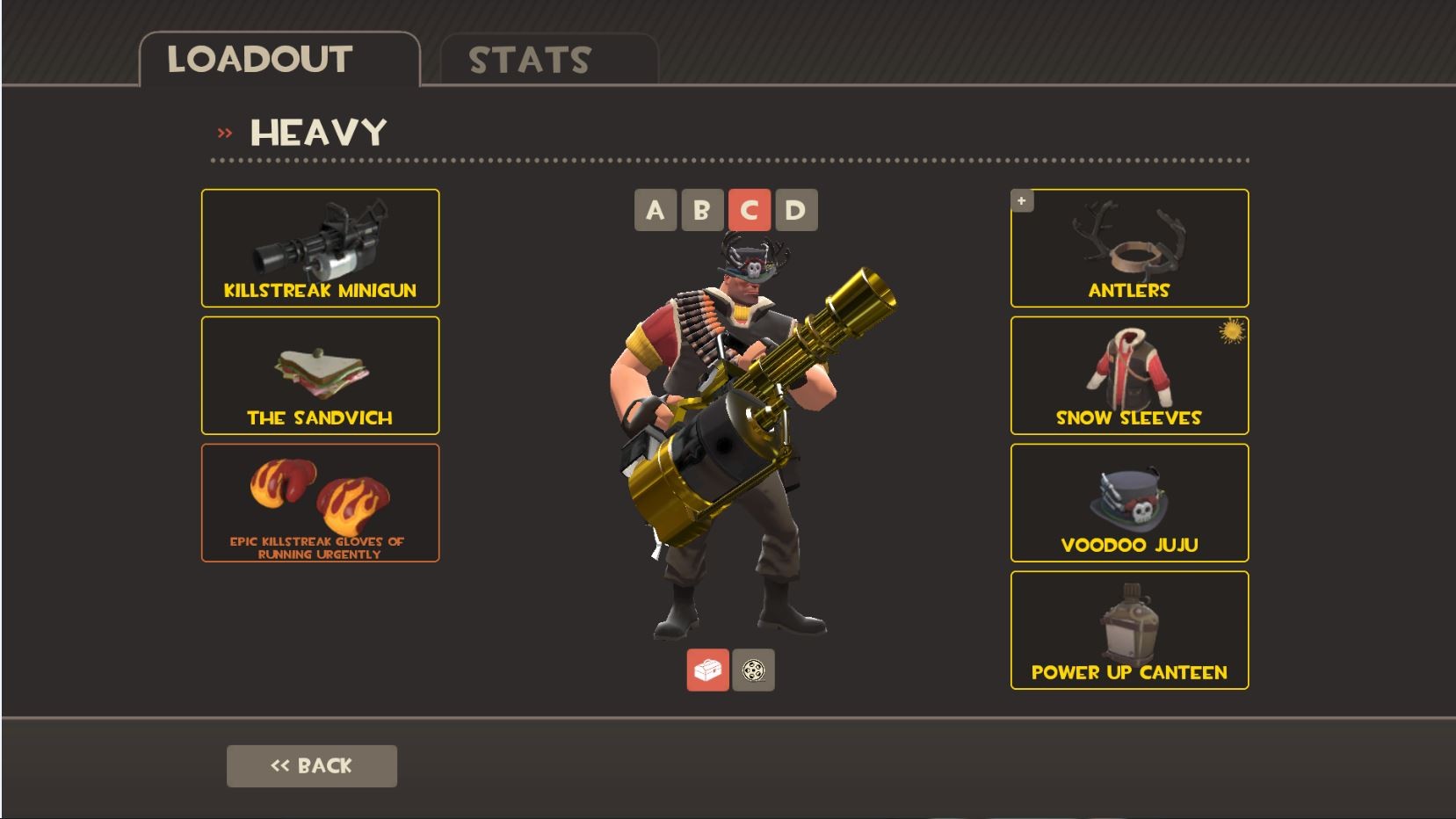The image size is (1456, 819).
Task: Click the Power Up Canteen icon
Action: [1130, 629]
